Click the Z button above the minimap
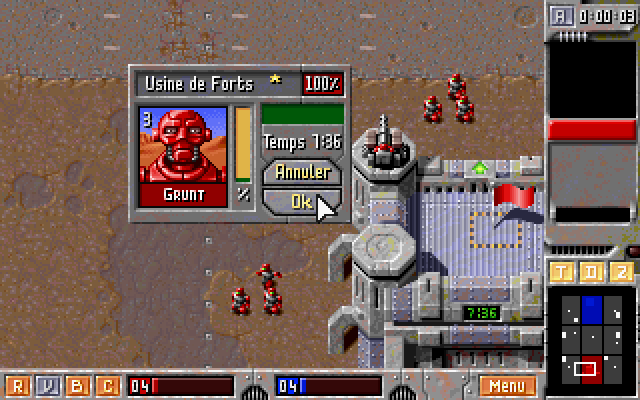 [620, 273]
